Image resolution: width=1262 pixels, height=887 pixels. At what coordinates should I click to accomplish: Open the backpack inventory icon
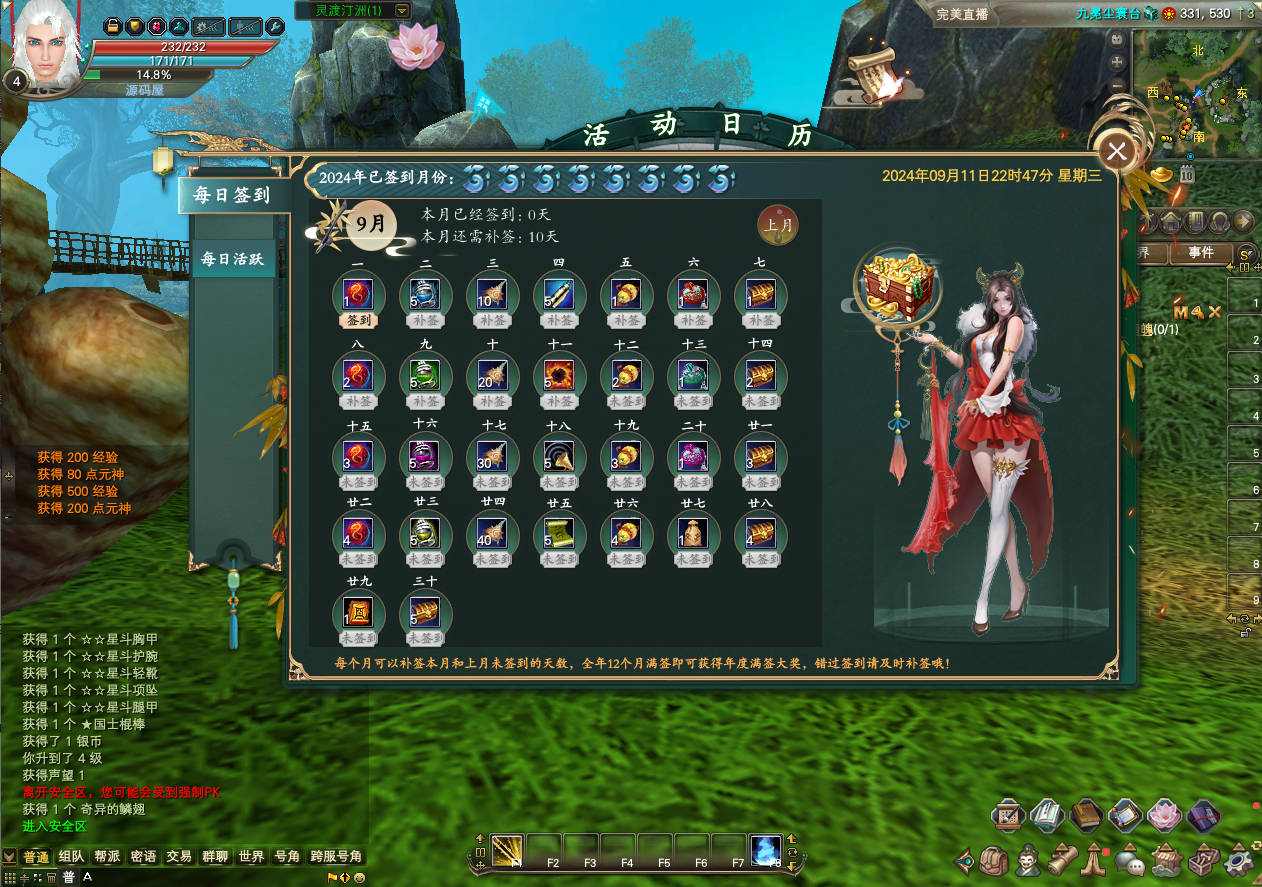pos(994,860)
